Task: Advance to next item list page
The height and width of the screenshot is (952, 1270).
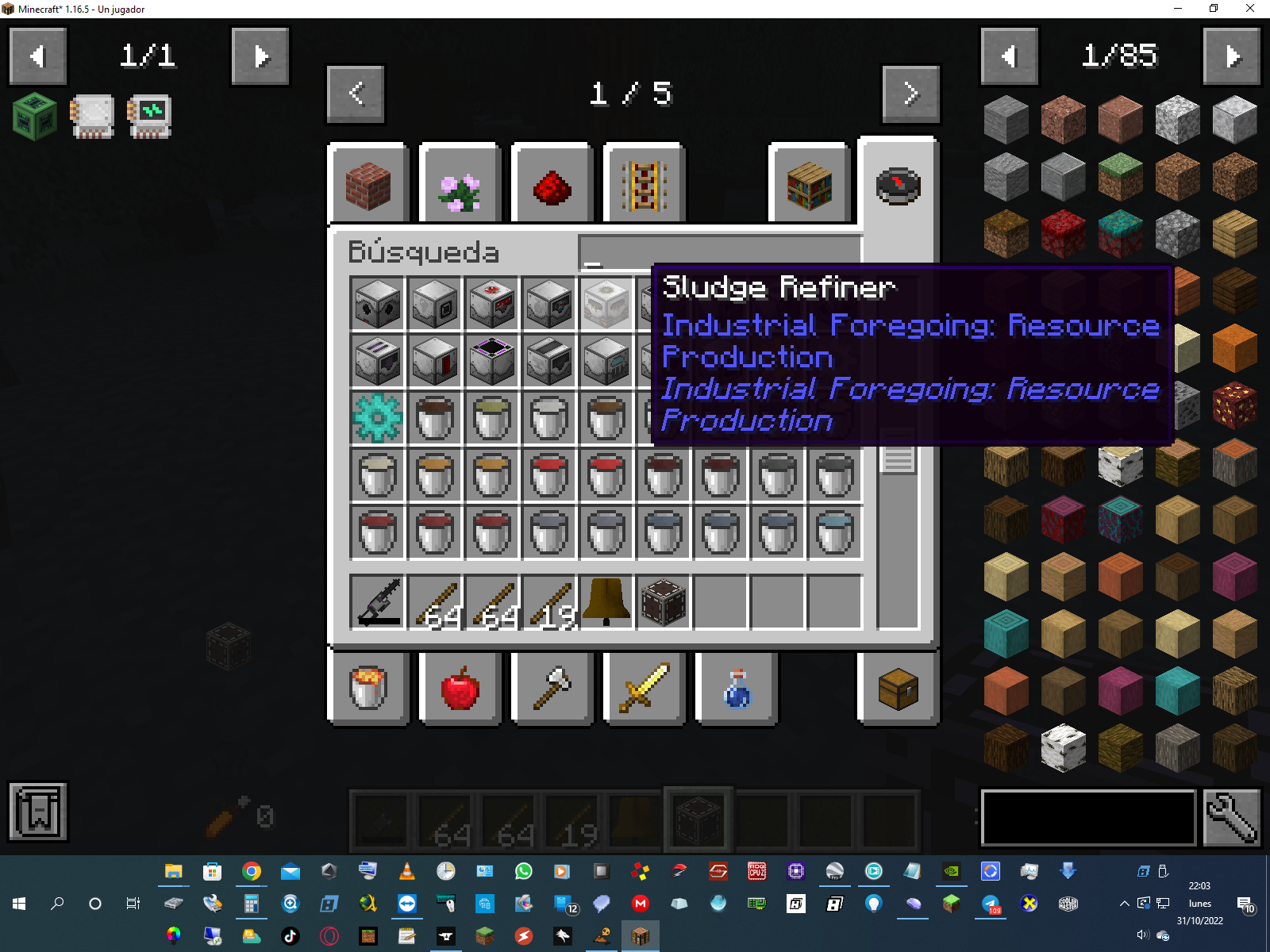Action: click(x=1231, y=56)
